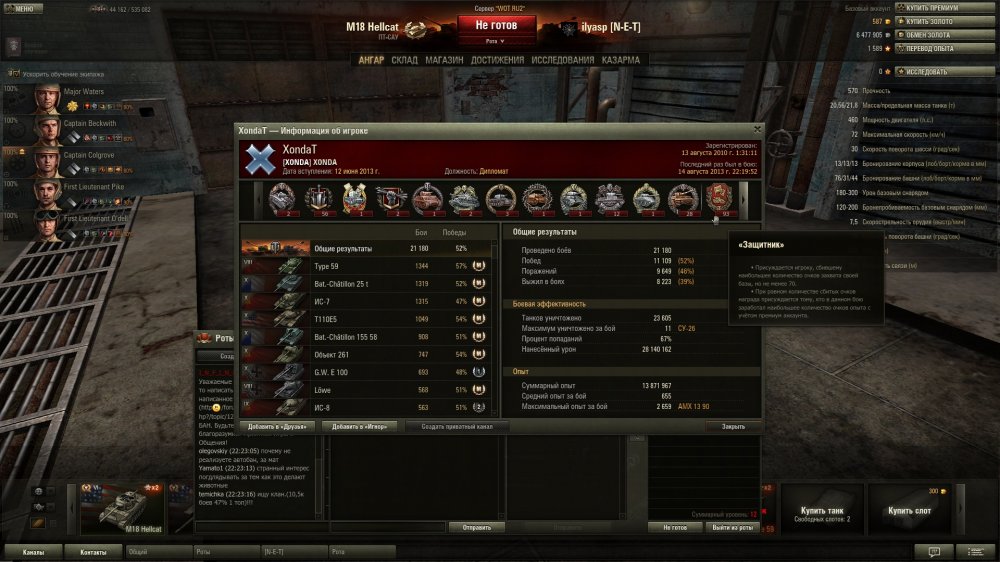Open the «ИССЛЕДОВАНИЯ» tab
The image size is (1000, 562).
(x=564, y=60)
